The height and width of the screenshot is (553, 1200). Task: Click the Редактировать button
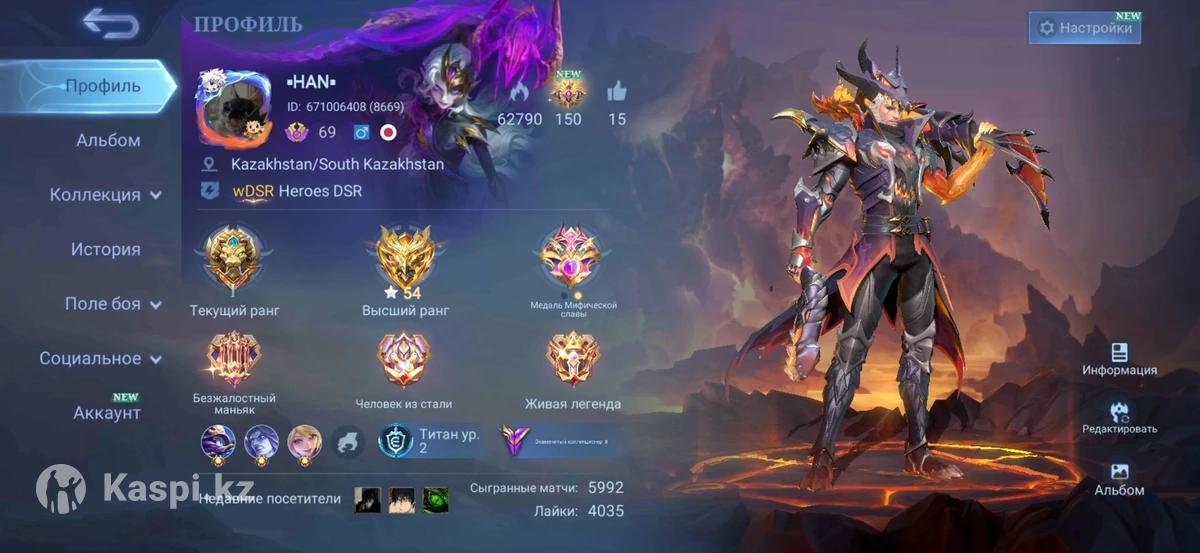coord(1119,418)
